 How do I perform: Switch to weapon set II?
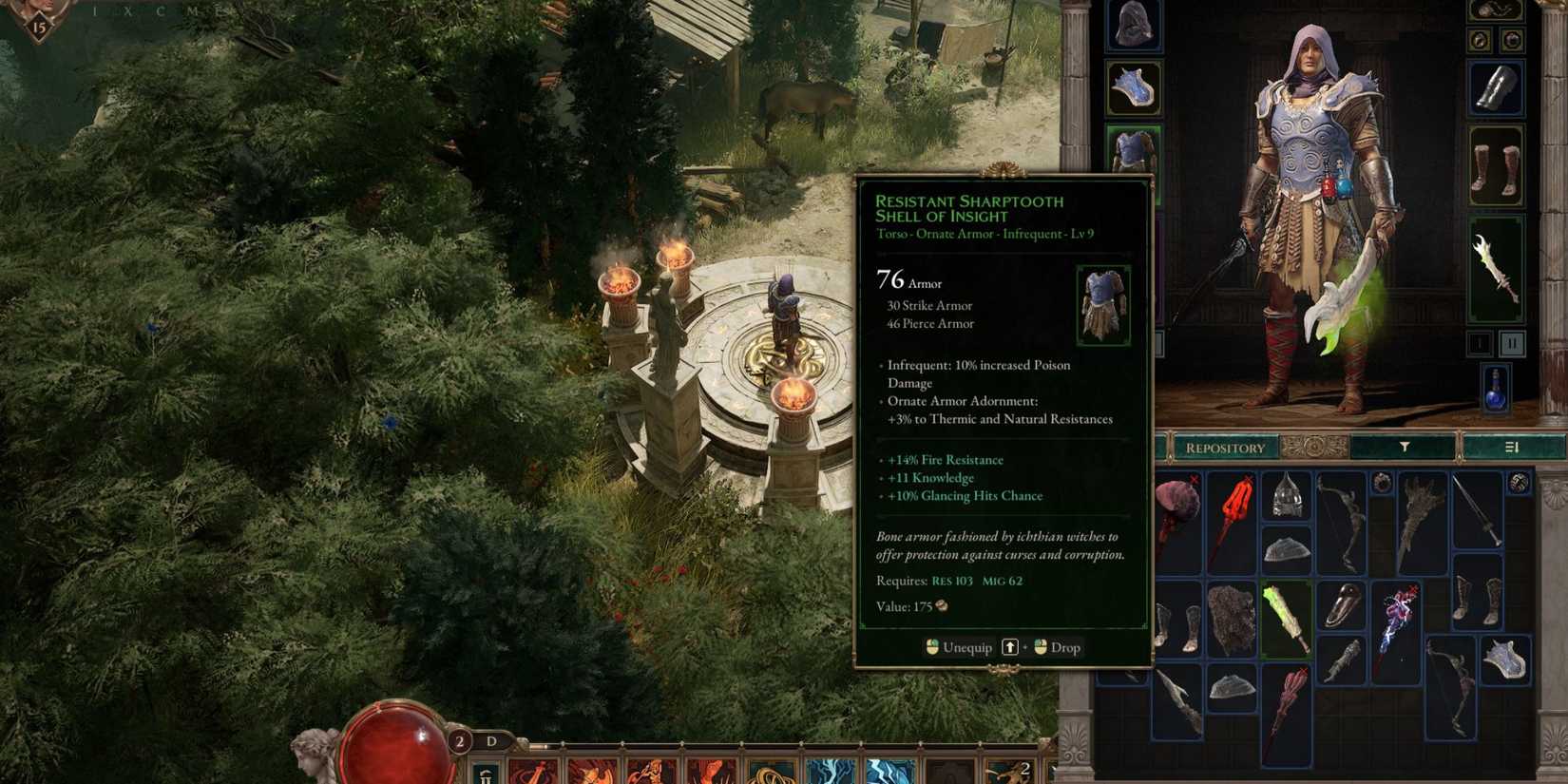(1513, 343)
